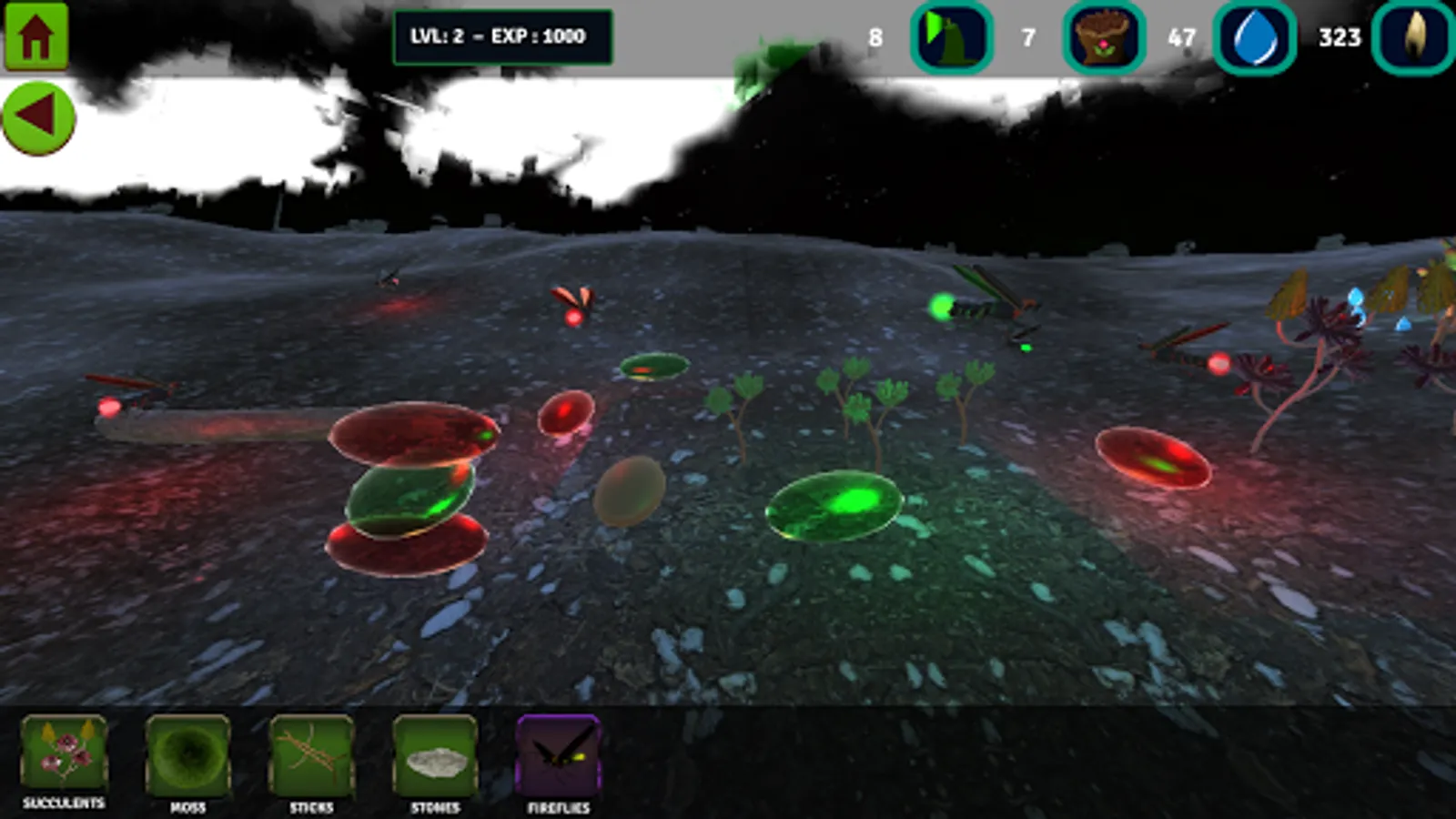The height and width of the screenshot is (819, 1456).
Task: Select the Stones item
Action: (435, 755)
